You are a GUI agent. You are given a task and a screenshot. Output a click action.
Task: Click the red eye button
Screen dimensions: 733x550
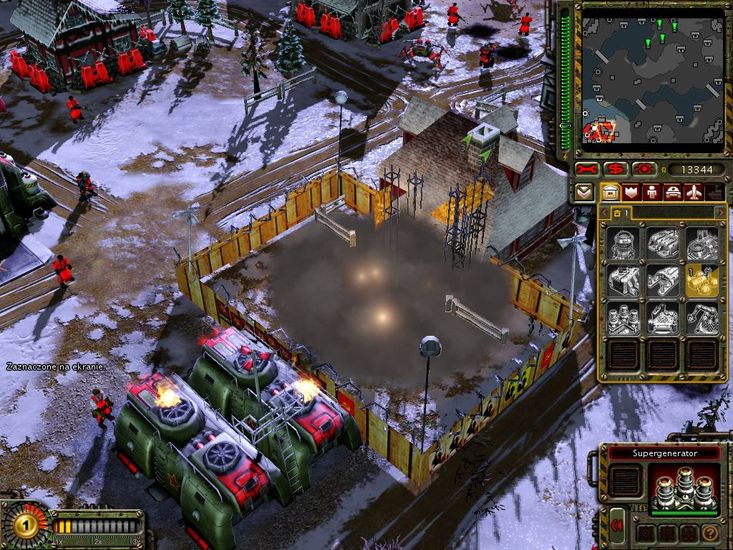pos(645,169)
